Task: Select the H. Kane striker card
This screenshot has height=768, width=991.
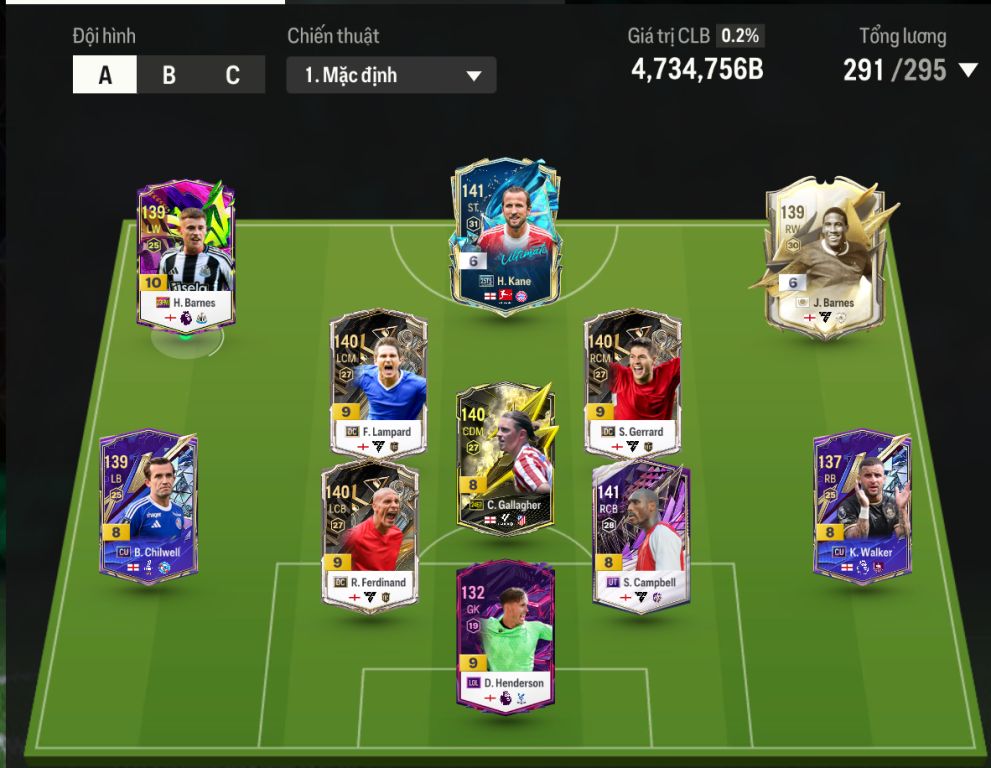Action: 506,236
